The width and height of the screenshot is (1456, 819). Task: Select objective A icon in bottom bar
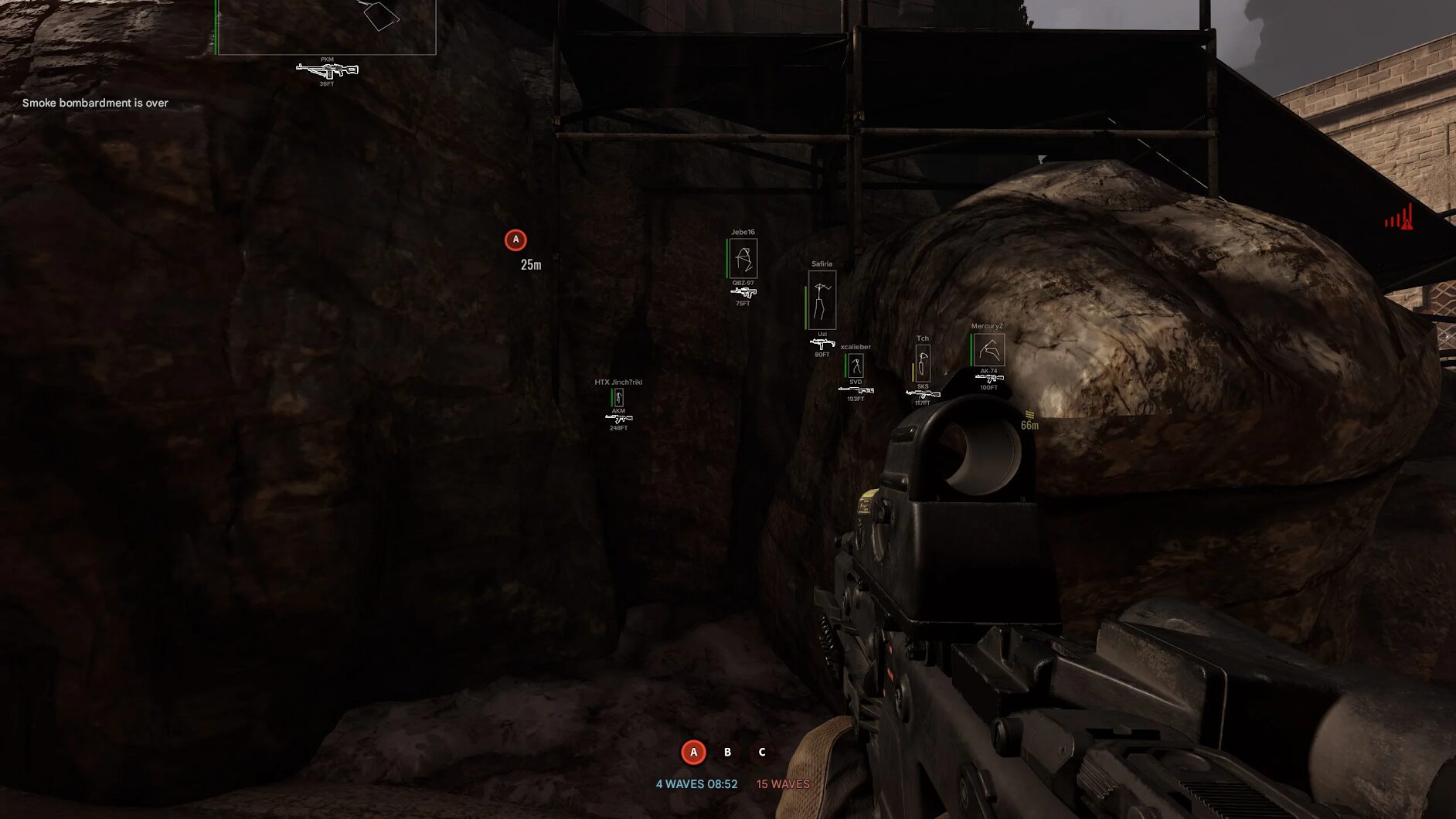click(693, 752)
